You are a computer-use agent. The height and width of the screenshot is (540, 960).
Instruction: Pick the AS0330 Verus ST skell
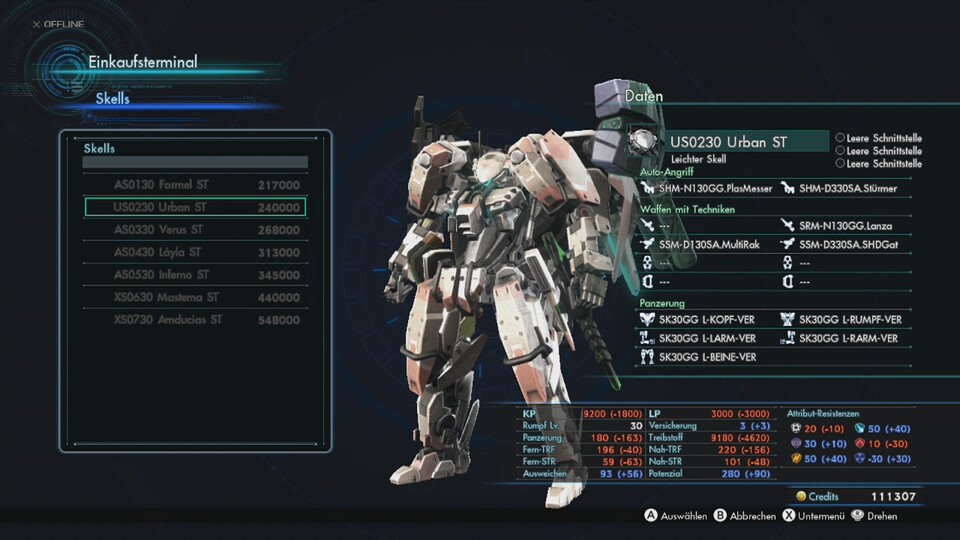pos(195,230)
